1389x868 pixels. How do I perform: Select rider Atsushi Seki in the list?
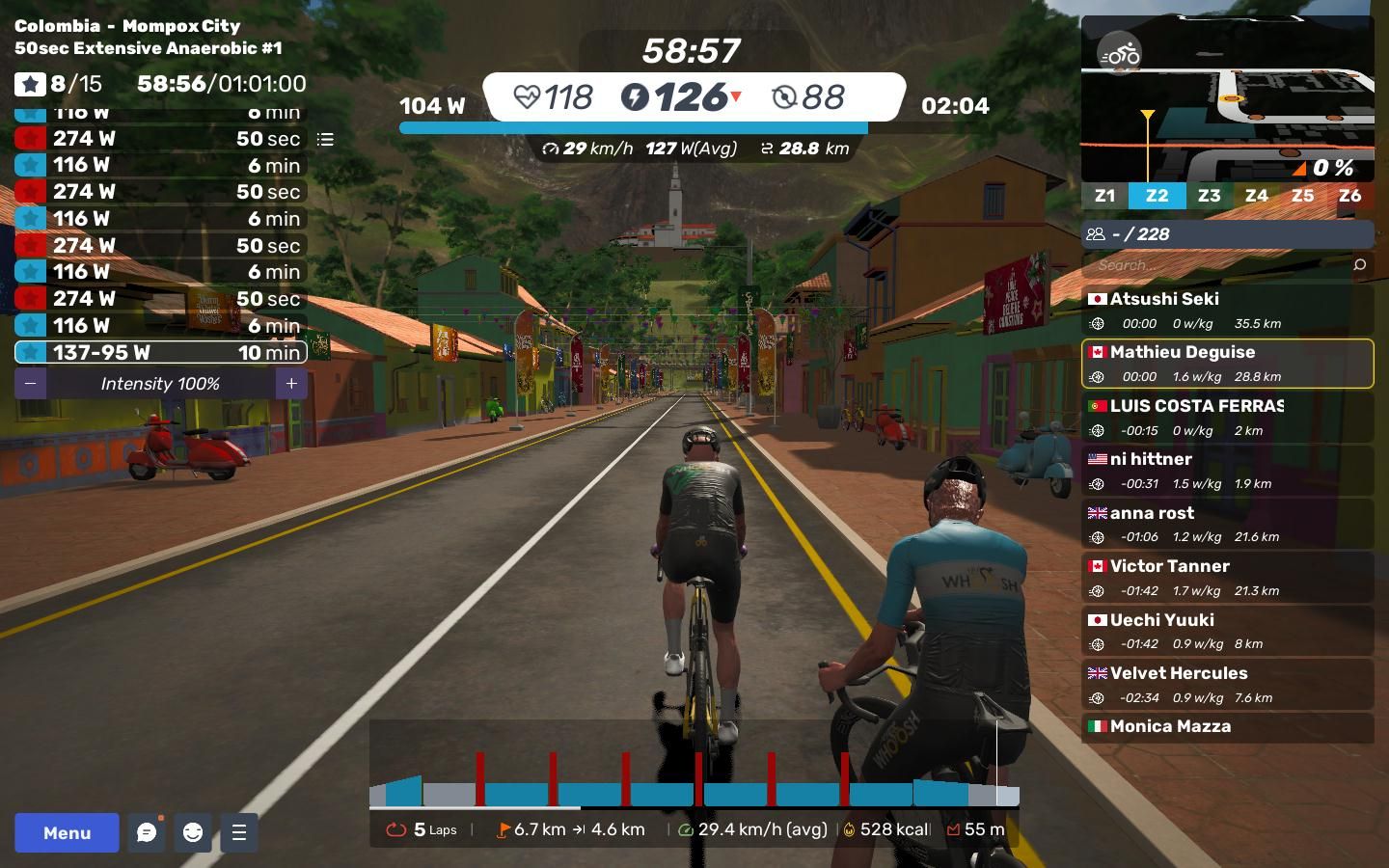[x=1227, y=310]
